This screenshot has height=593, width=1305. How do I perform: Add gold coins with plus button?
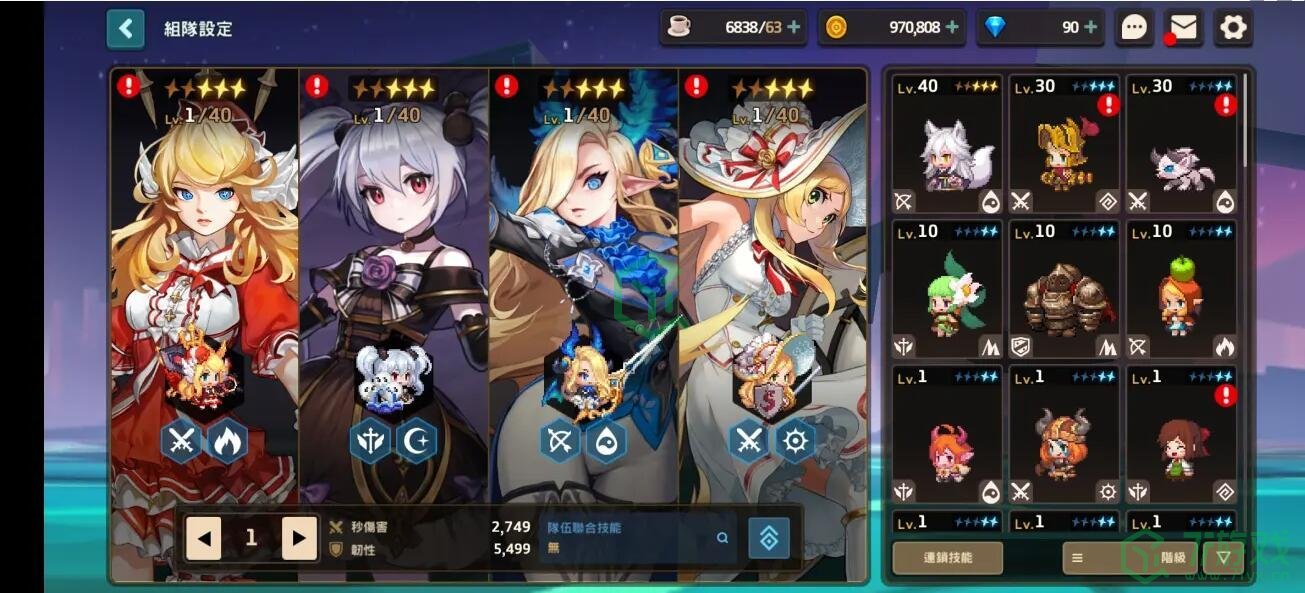(x=952, y=28)
